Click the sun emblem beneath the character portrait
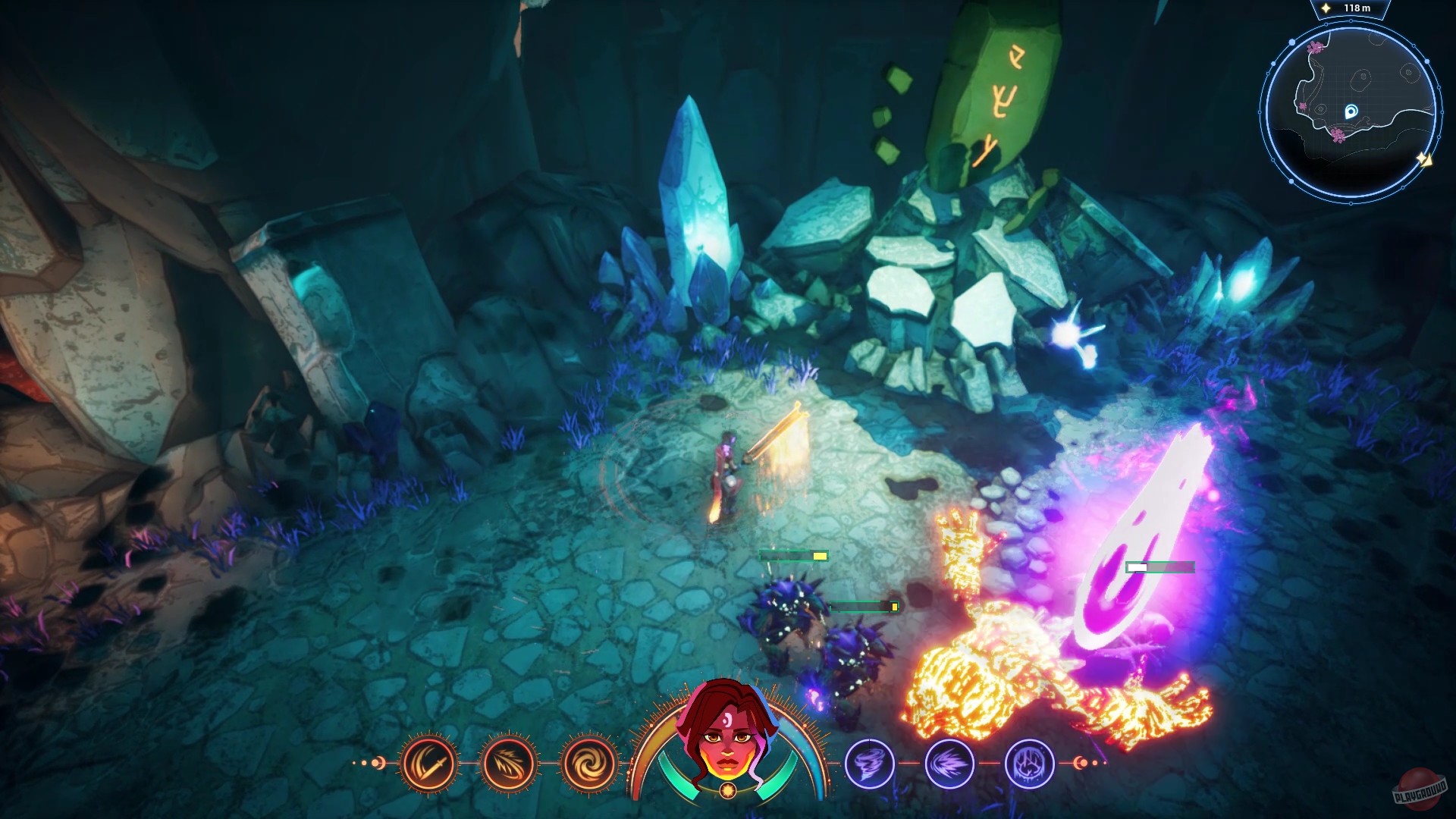Screen dimensions: 1456x819 point(727,789)
